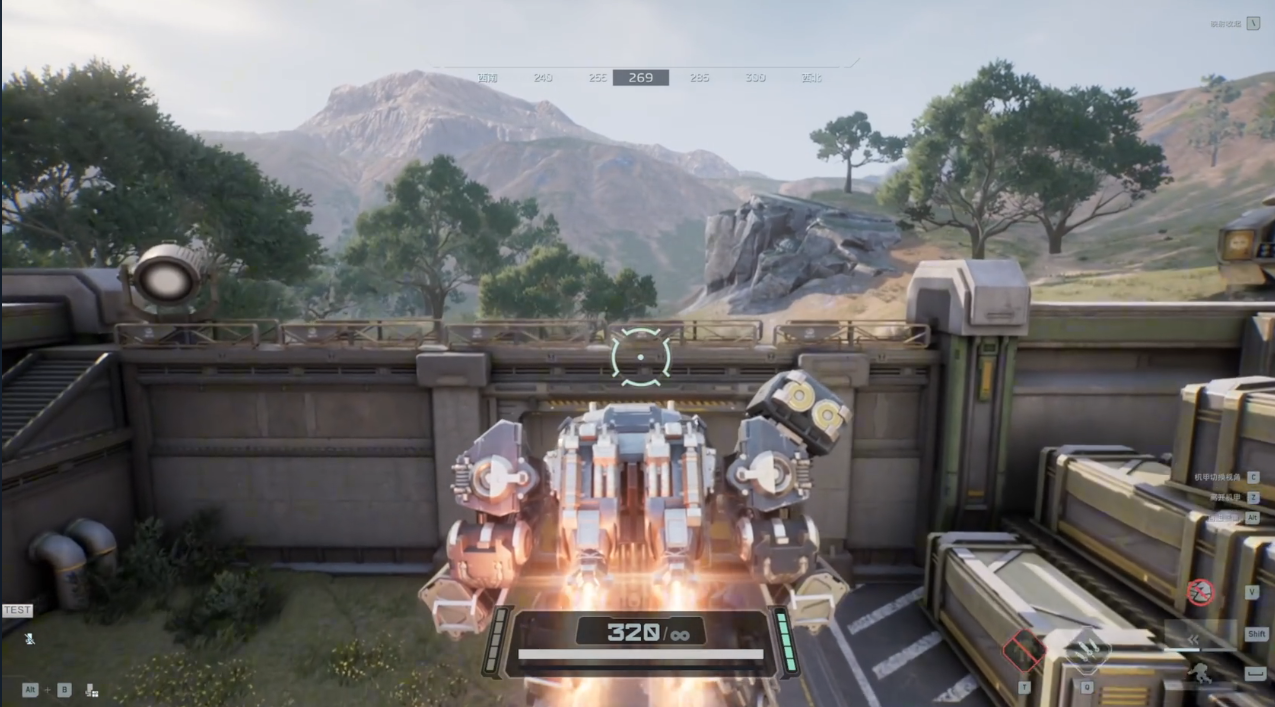Select the red diamond disabled ability icon

pyautogui.click(x=1023, y=651)
